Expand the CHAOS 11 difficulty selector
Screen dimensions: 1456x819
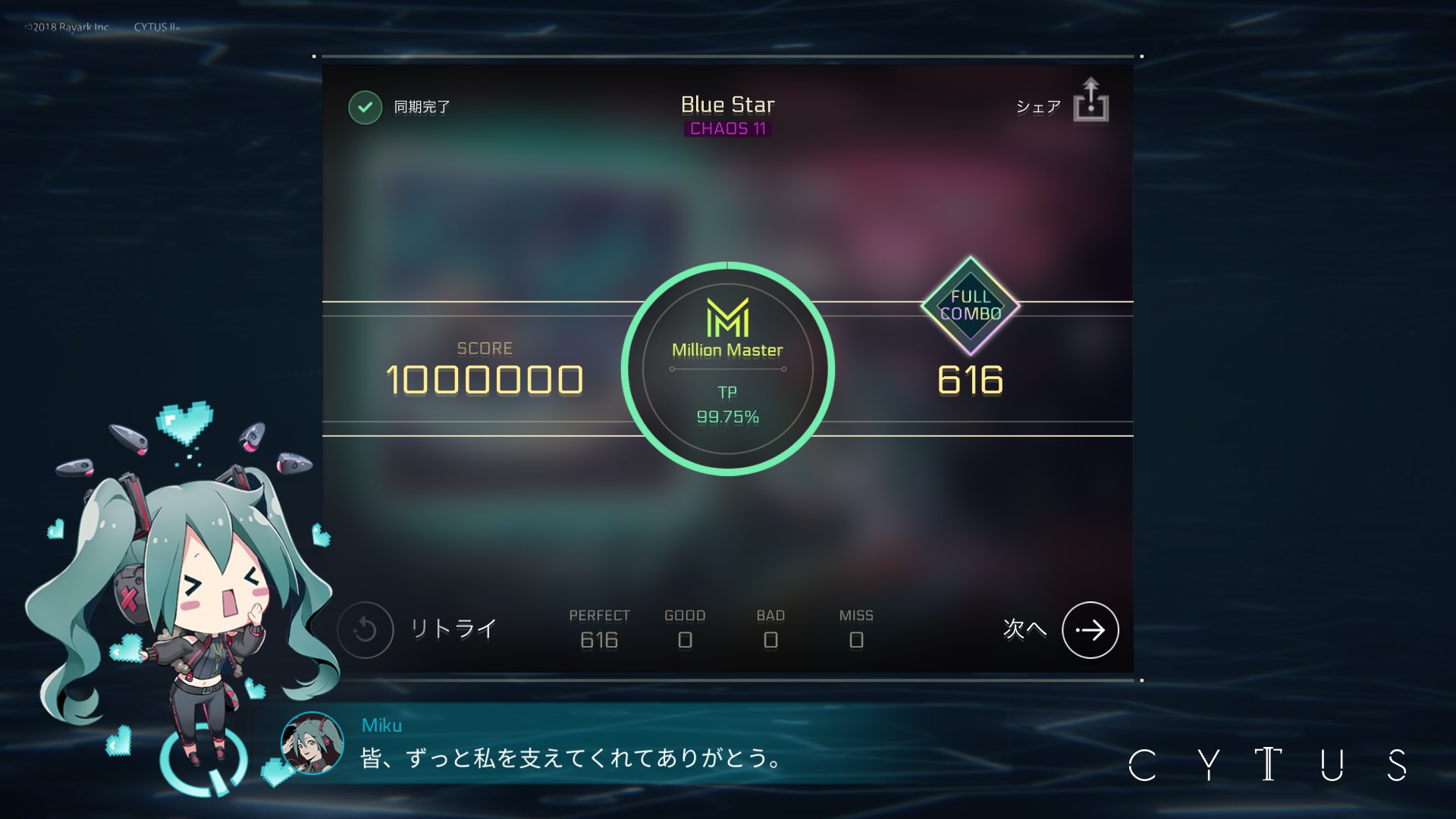[727, 128]
